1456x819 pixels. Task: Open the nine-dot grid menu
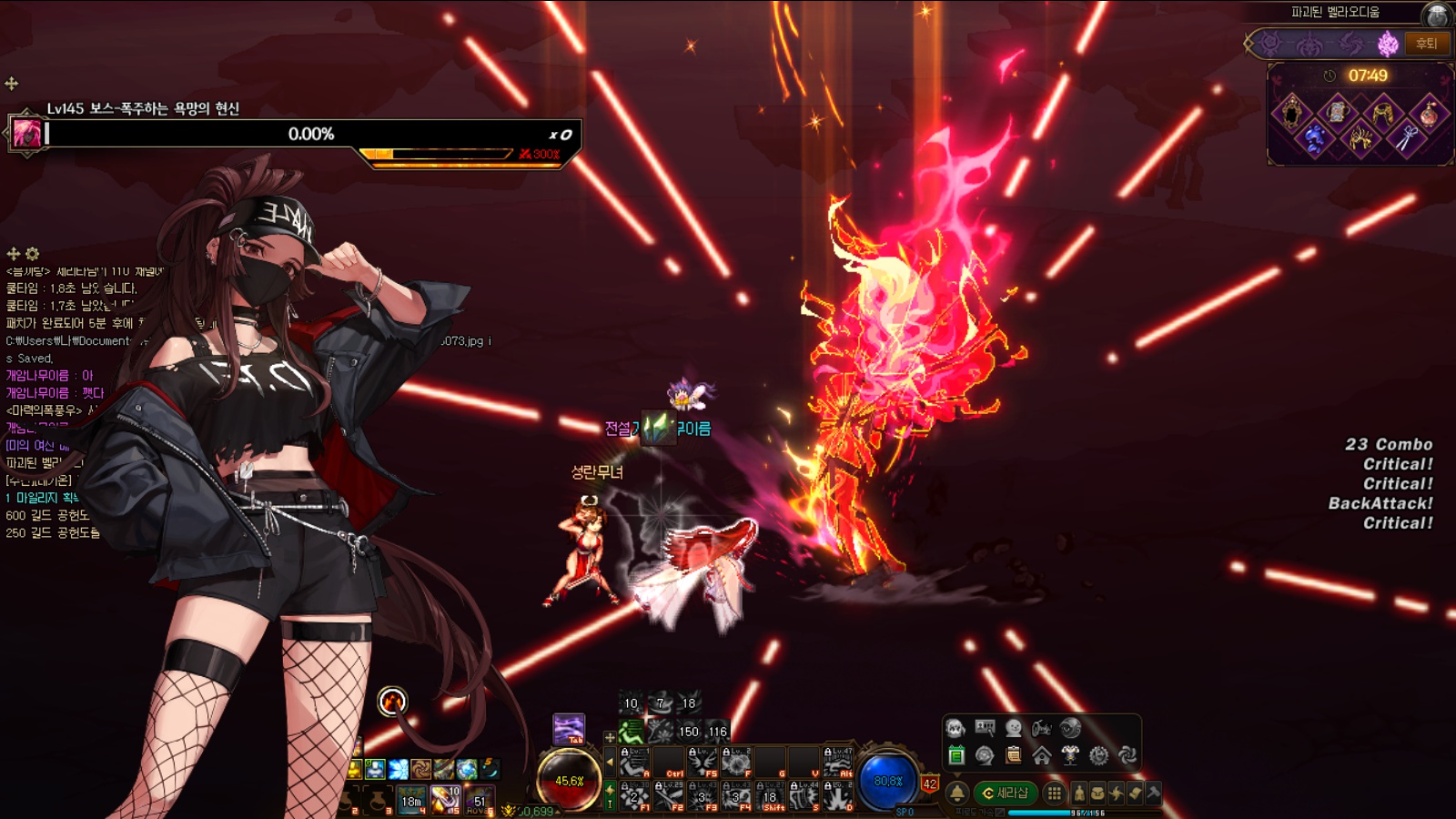coord(1054,794)
